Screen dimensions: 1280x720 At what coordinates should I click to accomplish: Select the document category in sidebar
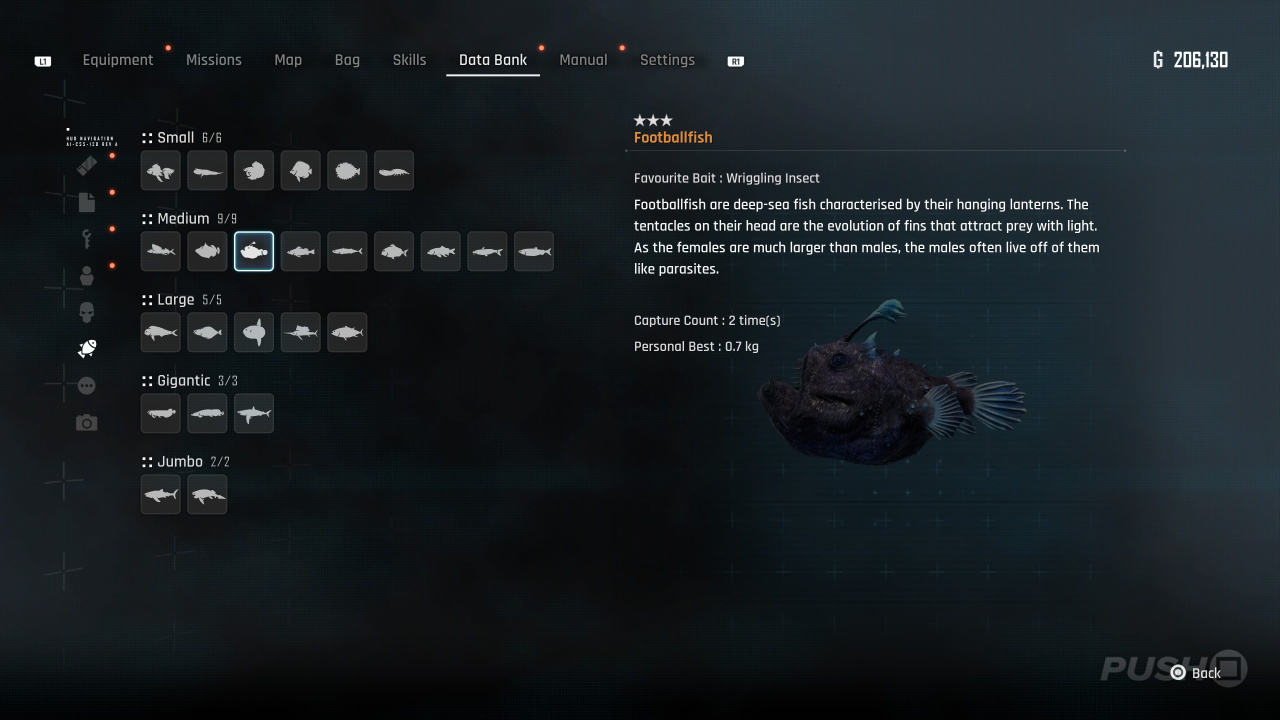point(87,202)
